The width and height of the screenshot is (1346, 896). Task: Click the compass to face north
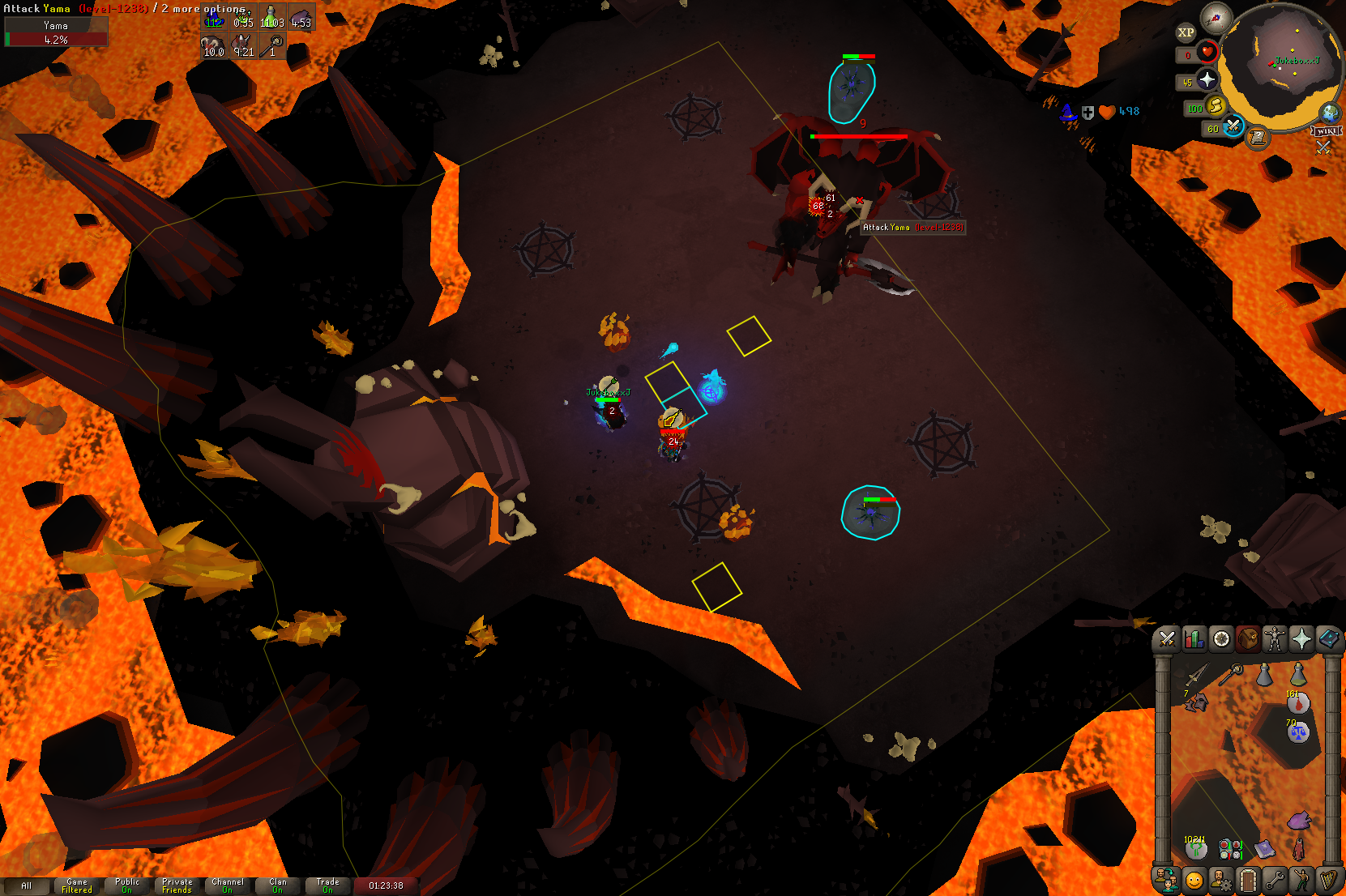pos(1216,17)
